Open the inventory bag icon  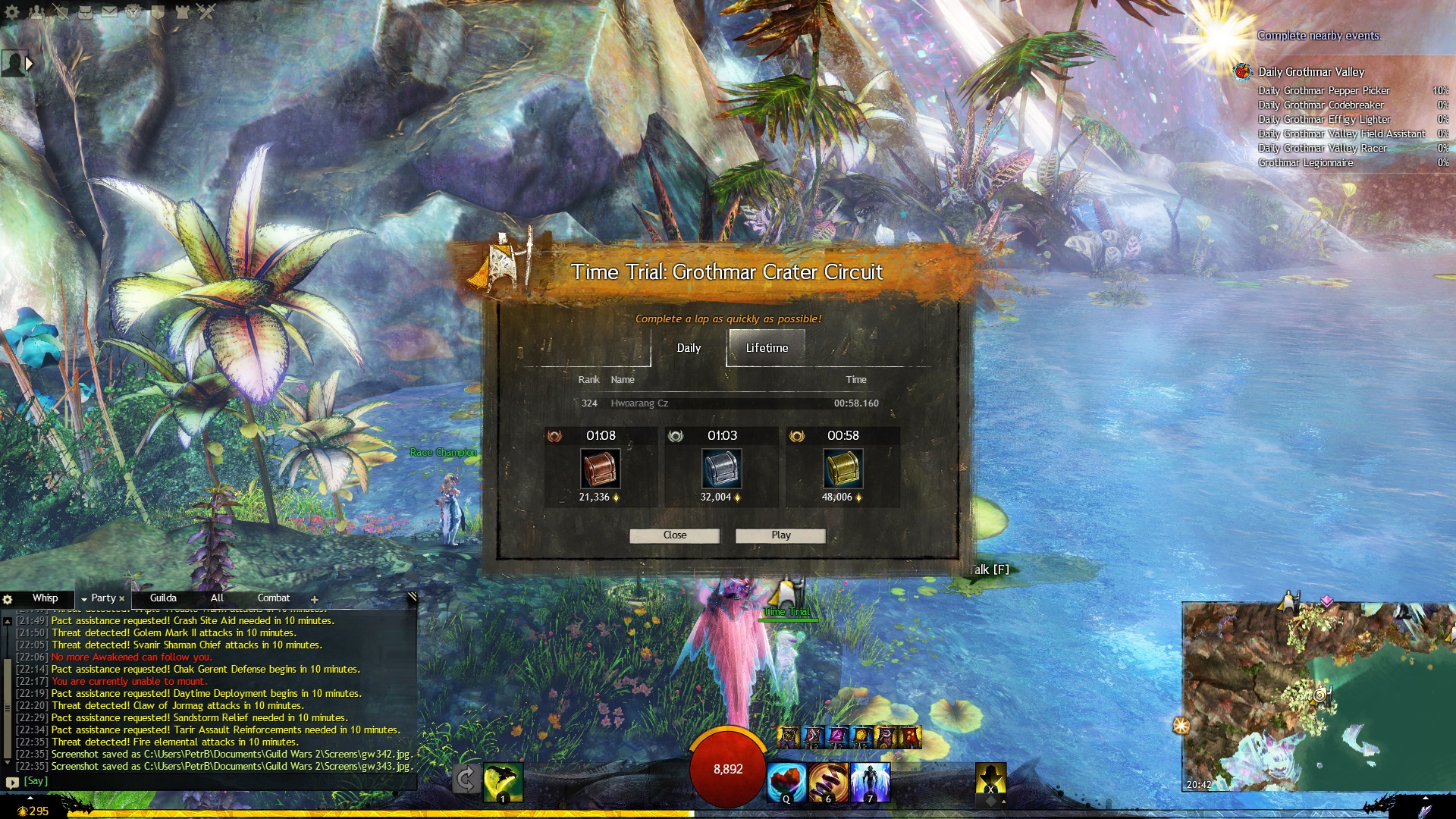click(85, 11)
